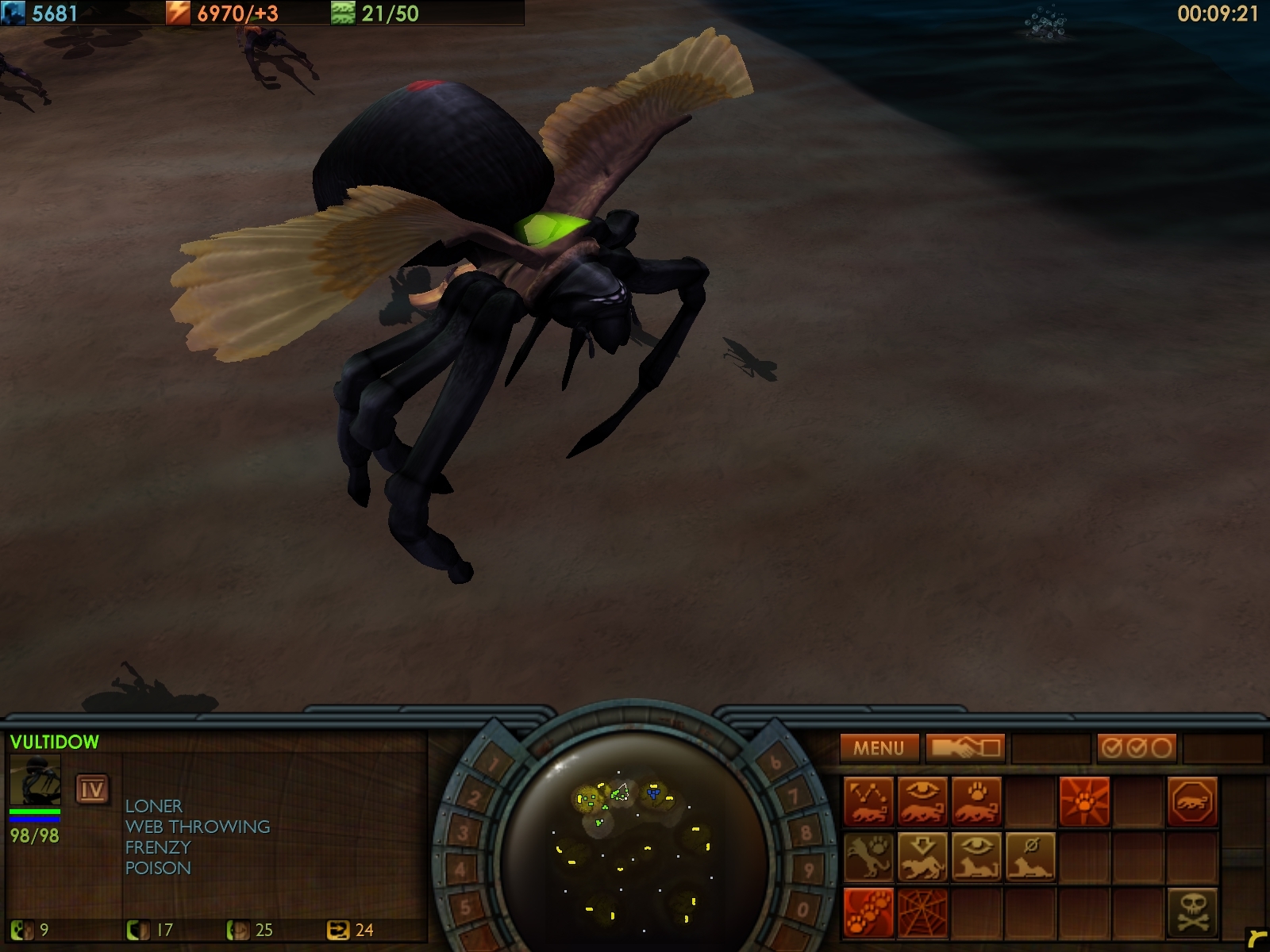Viewport: 1270px width, 952px height.
Task: Select the rearing creature aggressive stance
Action: pos(868,857)
